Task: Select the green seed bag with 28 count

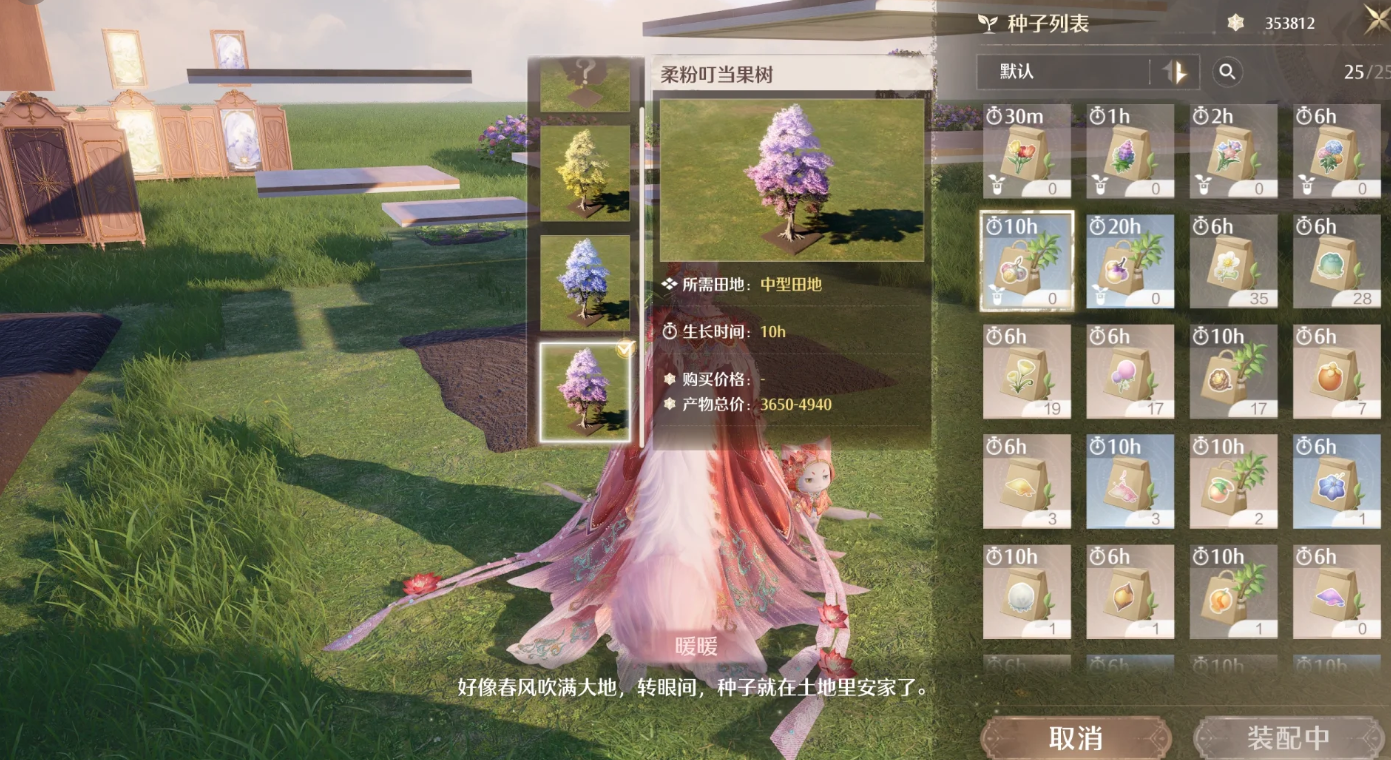Action: [1336, 262]
